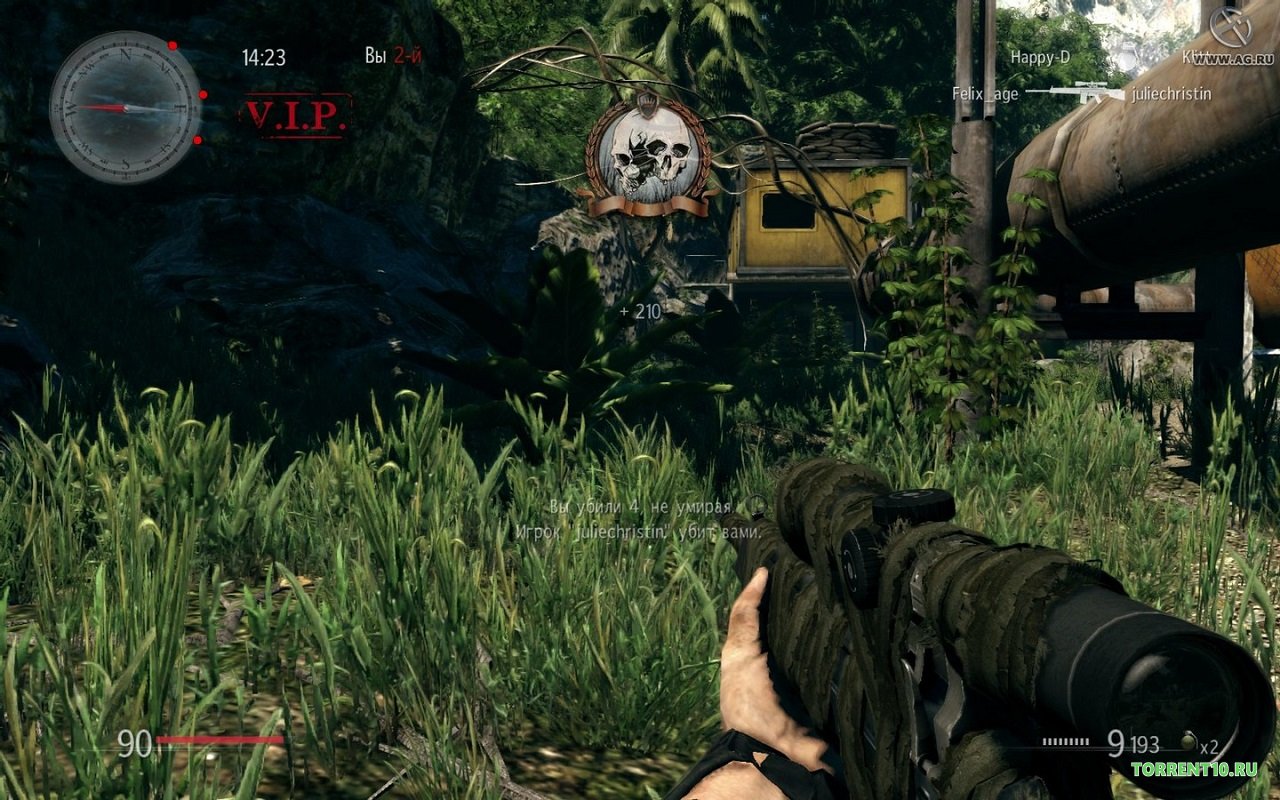The image size is (1280, 800).
Task: Click the skull medal emblem
Action: pos(649,158)
